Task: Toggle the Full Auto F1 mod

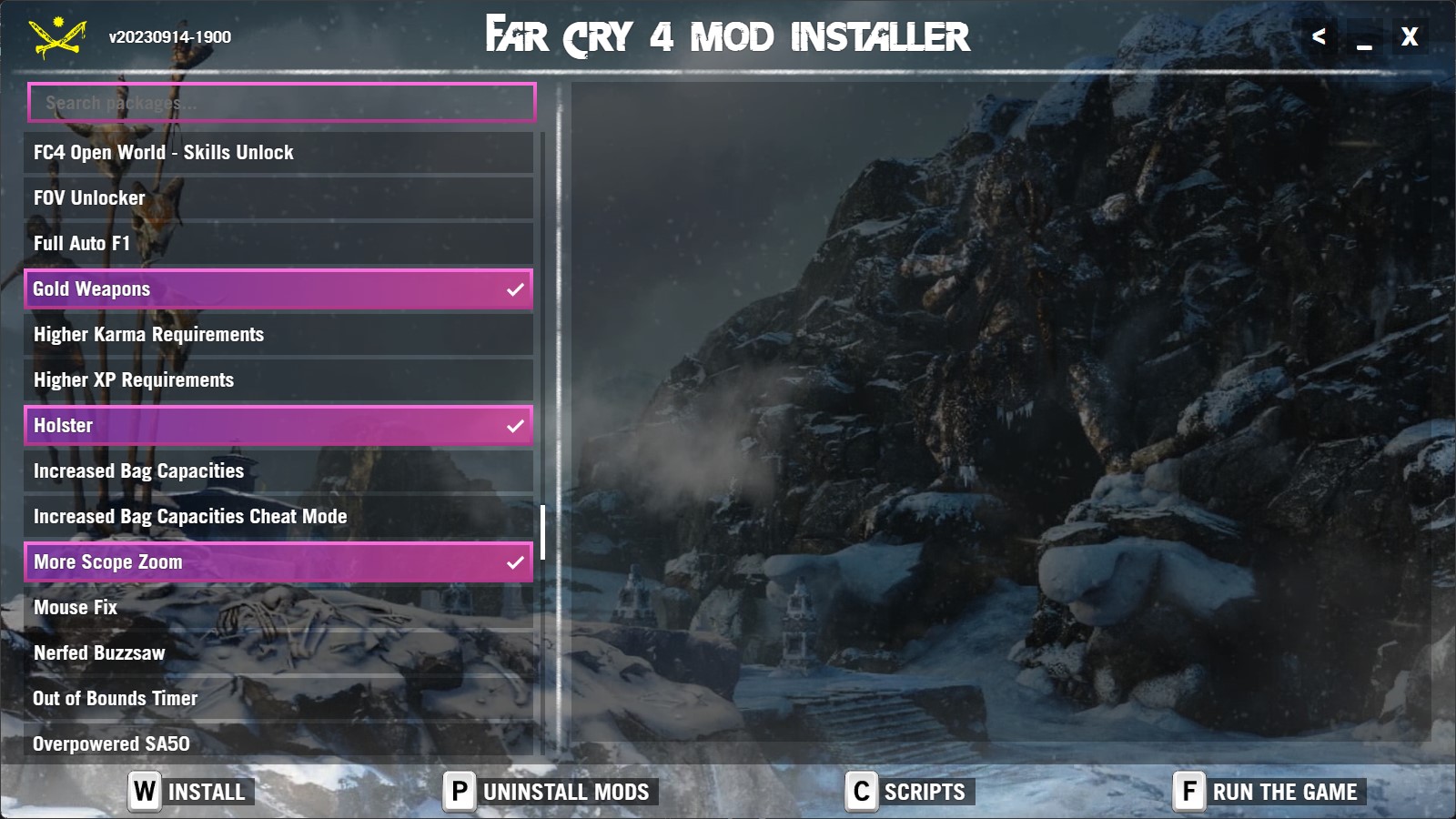Action: (278, 244)
